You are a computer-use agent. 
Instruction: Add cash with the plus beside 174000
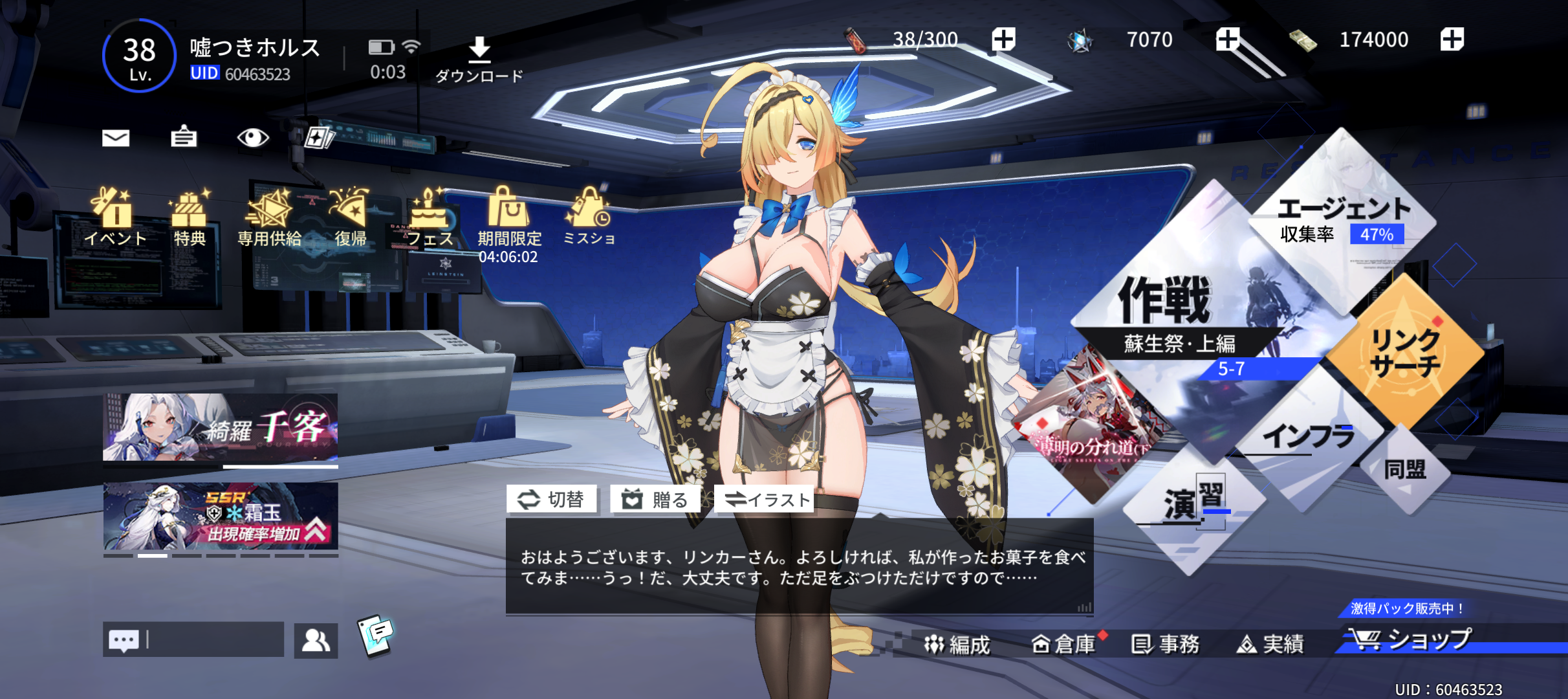1452,39
